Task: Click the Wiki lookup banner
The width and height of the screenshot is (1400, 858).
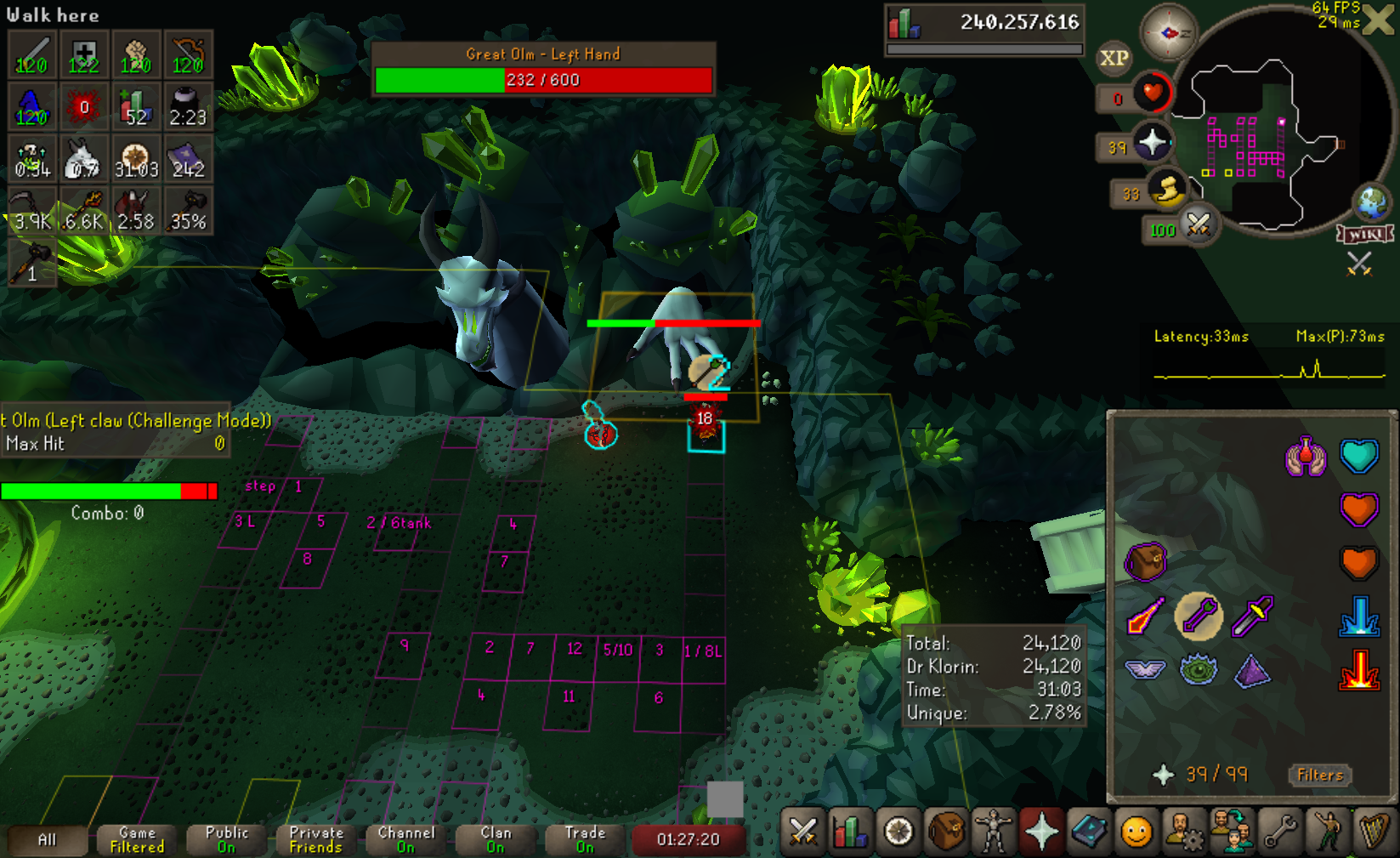Action: click(x=1364, y=234)
